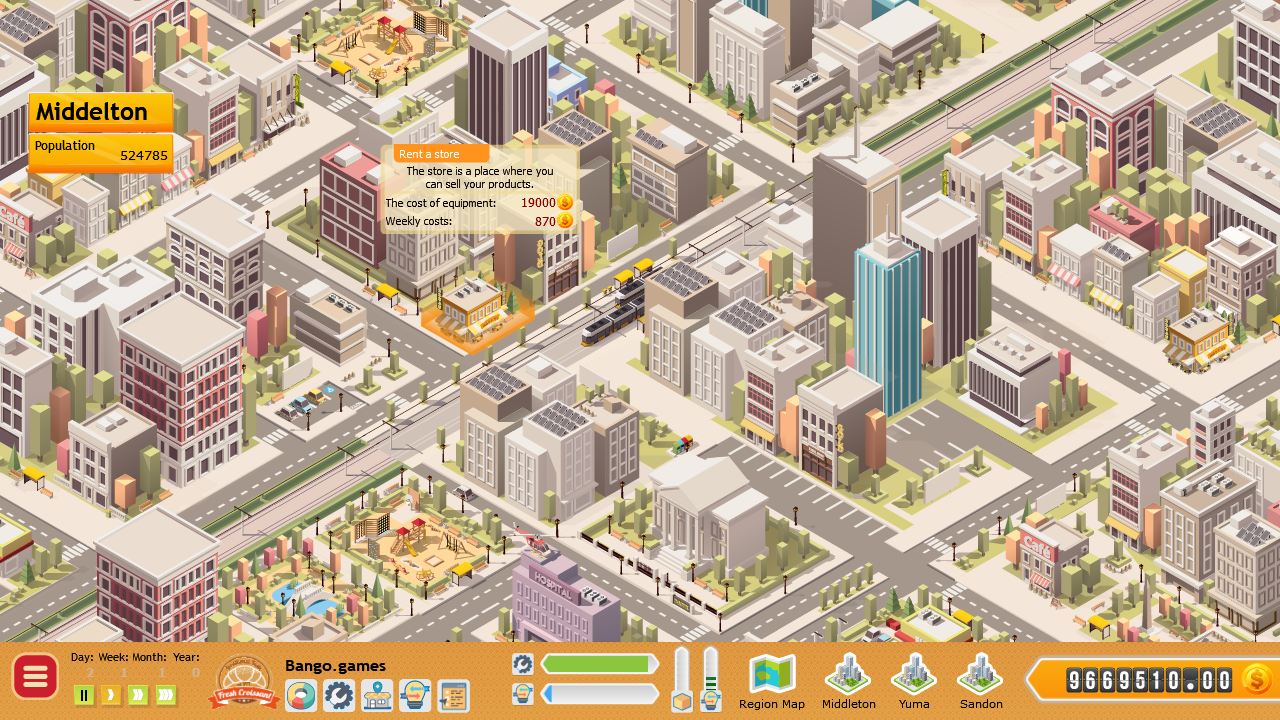Enable triple-speed game playback
The height and width of the screenshot is (720, 1280).
point(164,695)
